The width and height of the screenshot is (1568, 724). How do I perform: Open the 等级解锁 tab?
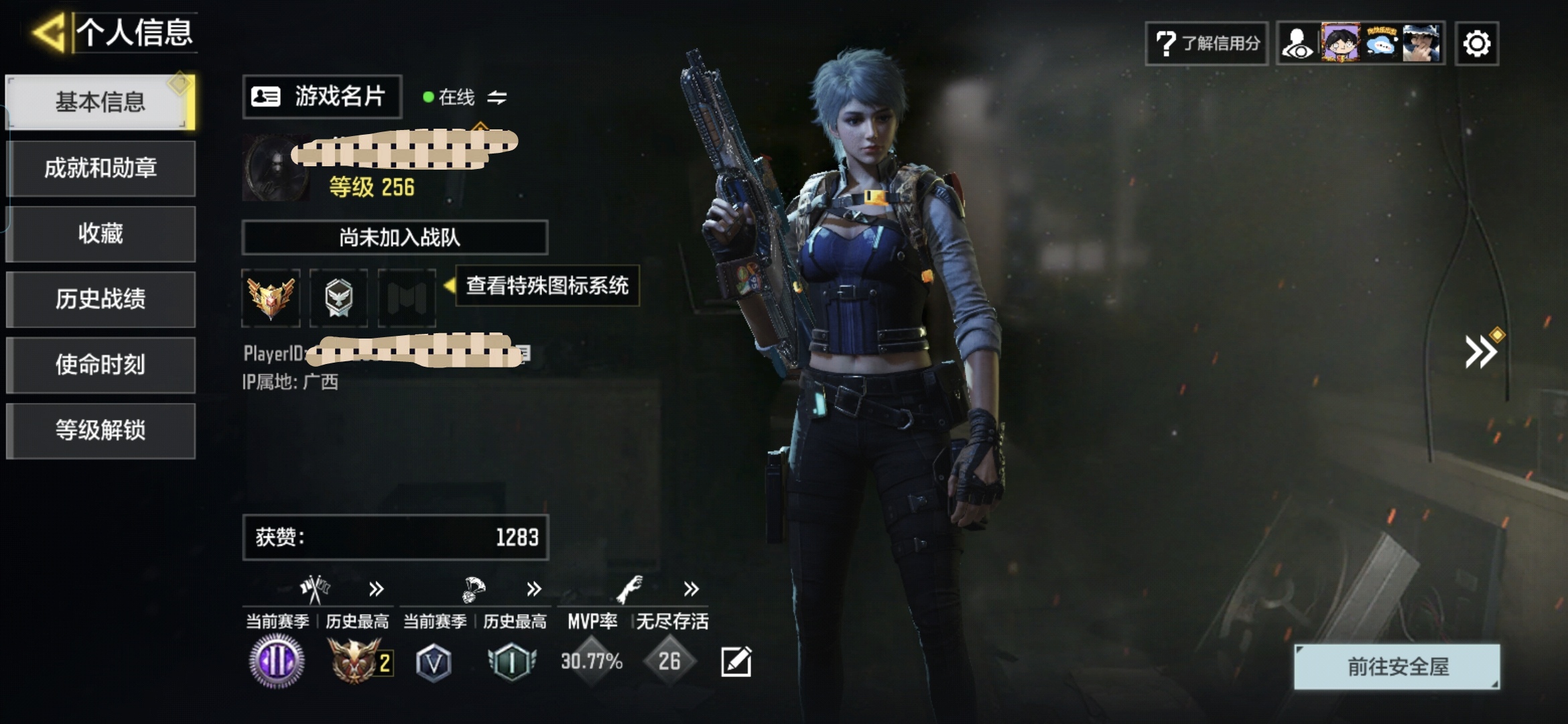(x=101, y=430)
